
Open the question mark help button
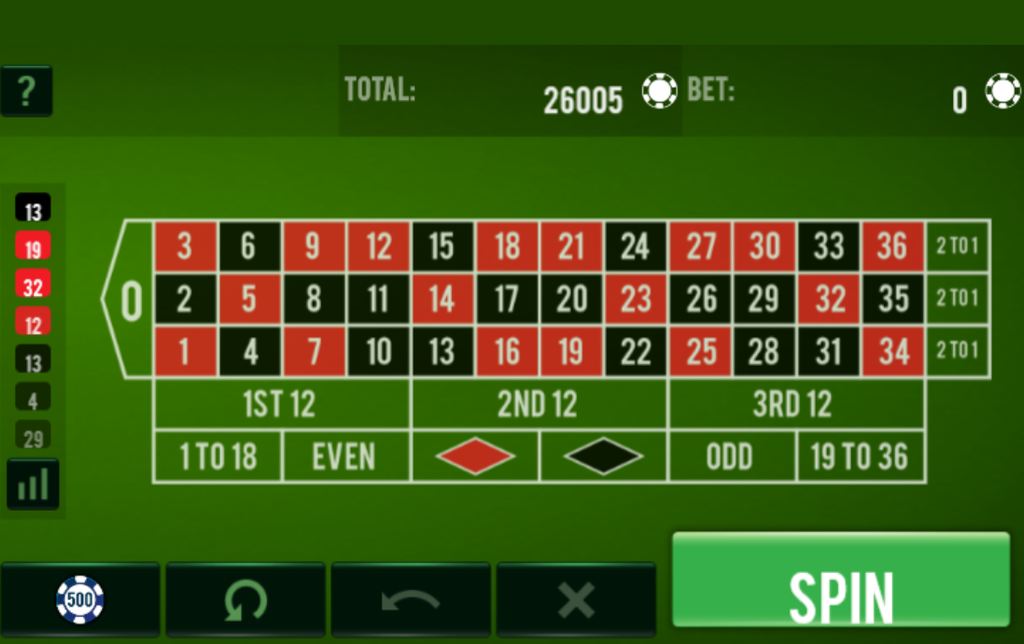(x=26, y=91)
